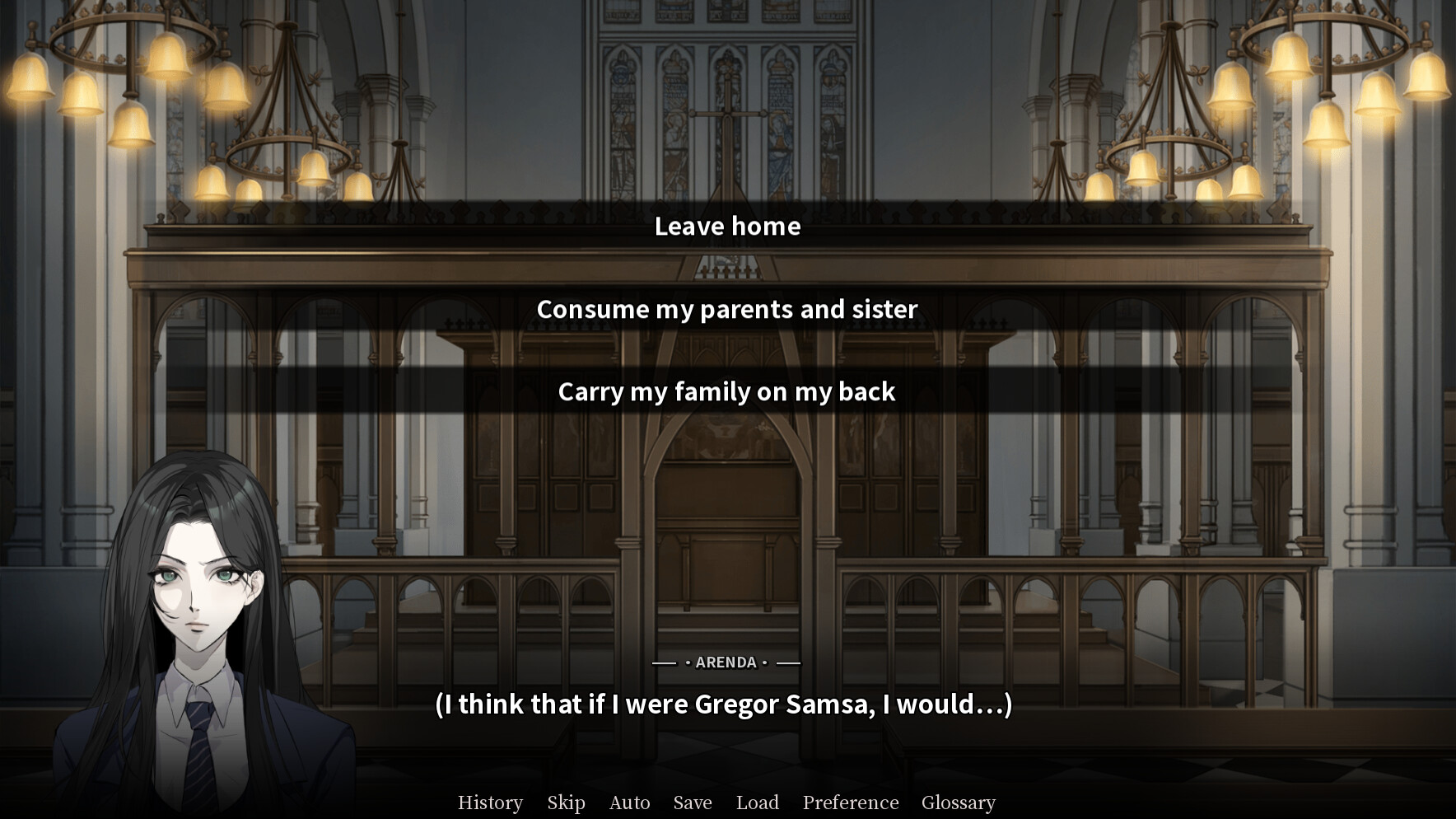1456x819 pixels.
Task: Choose "Consume my parents and sister"
Action: coord(727,310)
